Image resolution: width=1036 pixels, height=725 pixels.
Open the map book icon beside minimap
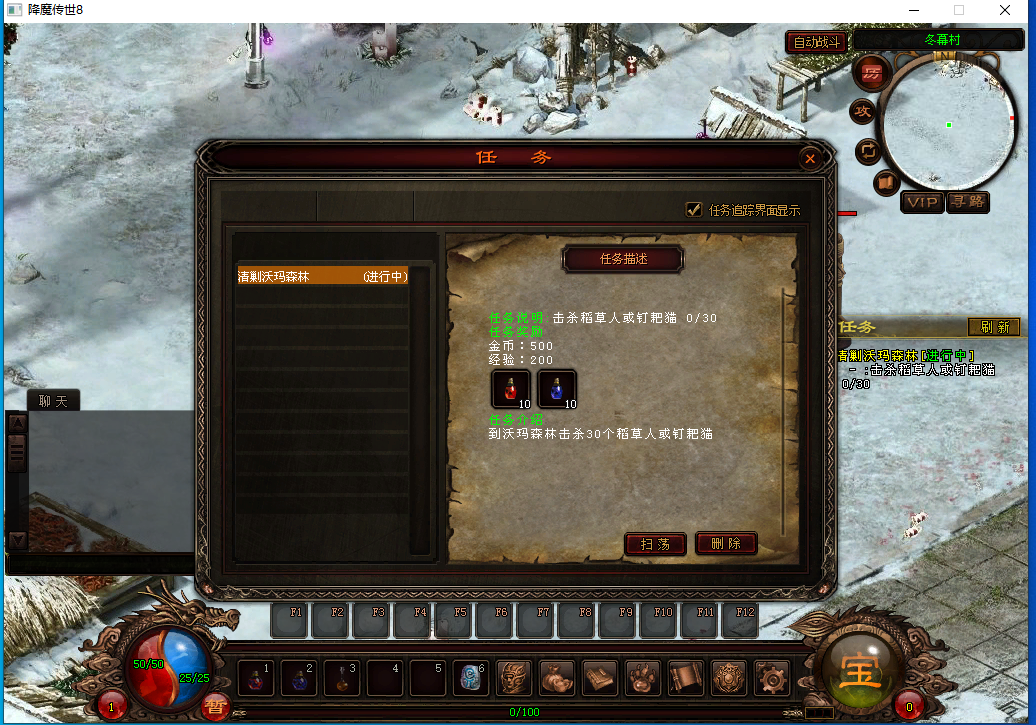[x=886, y=183]
